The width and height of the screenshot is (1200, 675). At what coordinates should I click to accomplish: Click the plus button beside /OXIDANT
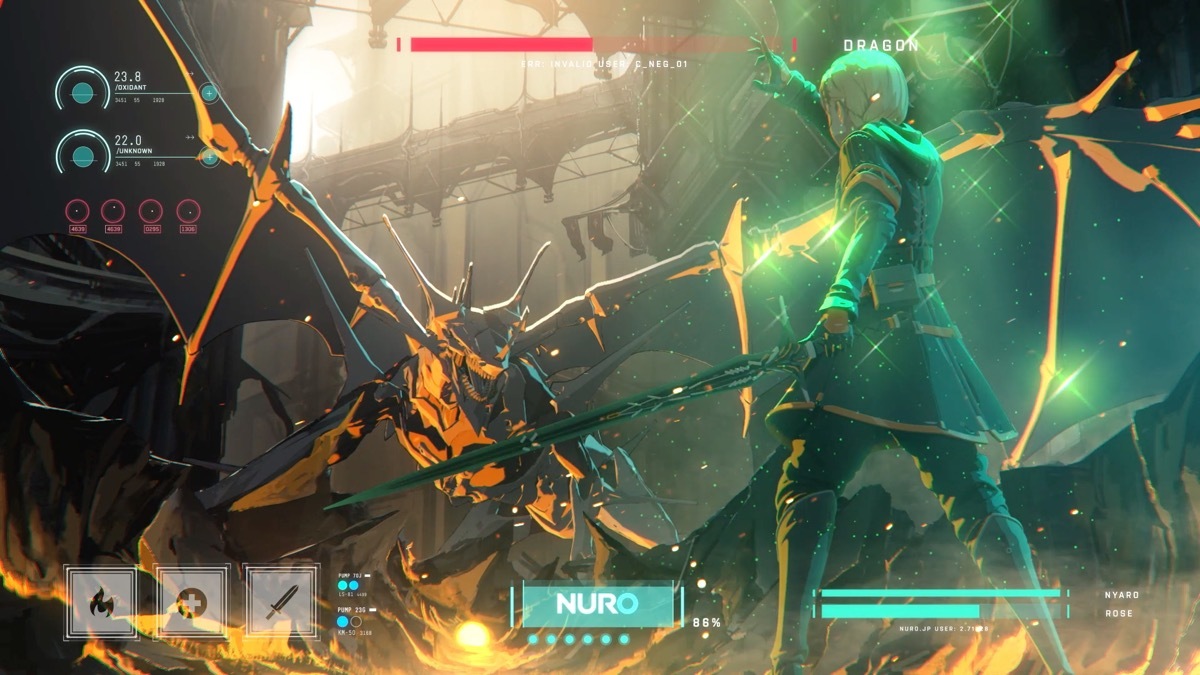tap(209, 94)
